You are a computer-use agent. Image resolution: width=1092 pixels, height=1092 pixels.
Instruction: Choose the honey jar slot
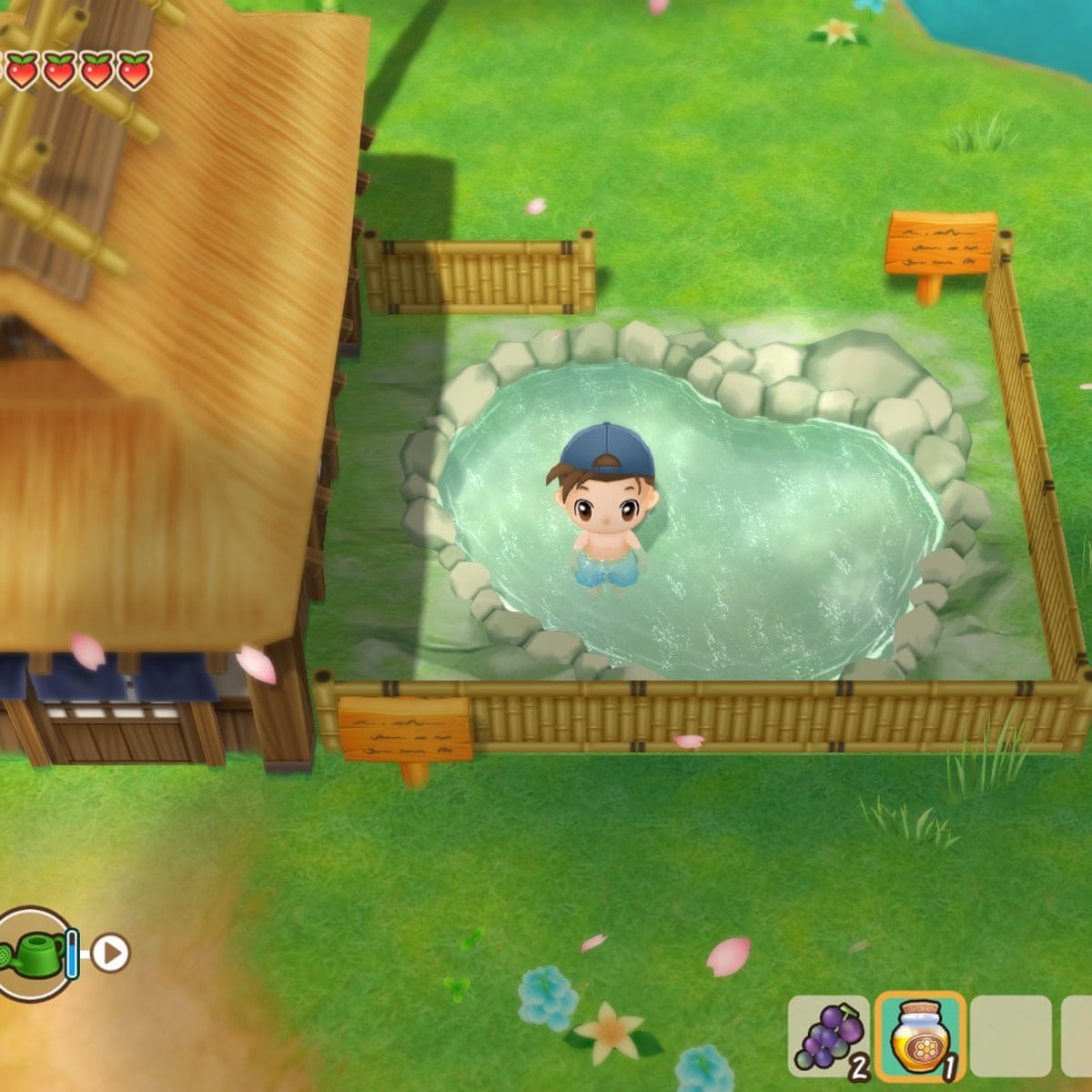[920, 1037]
